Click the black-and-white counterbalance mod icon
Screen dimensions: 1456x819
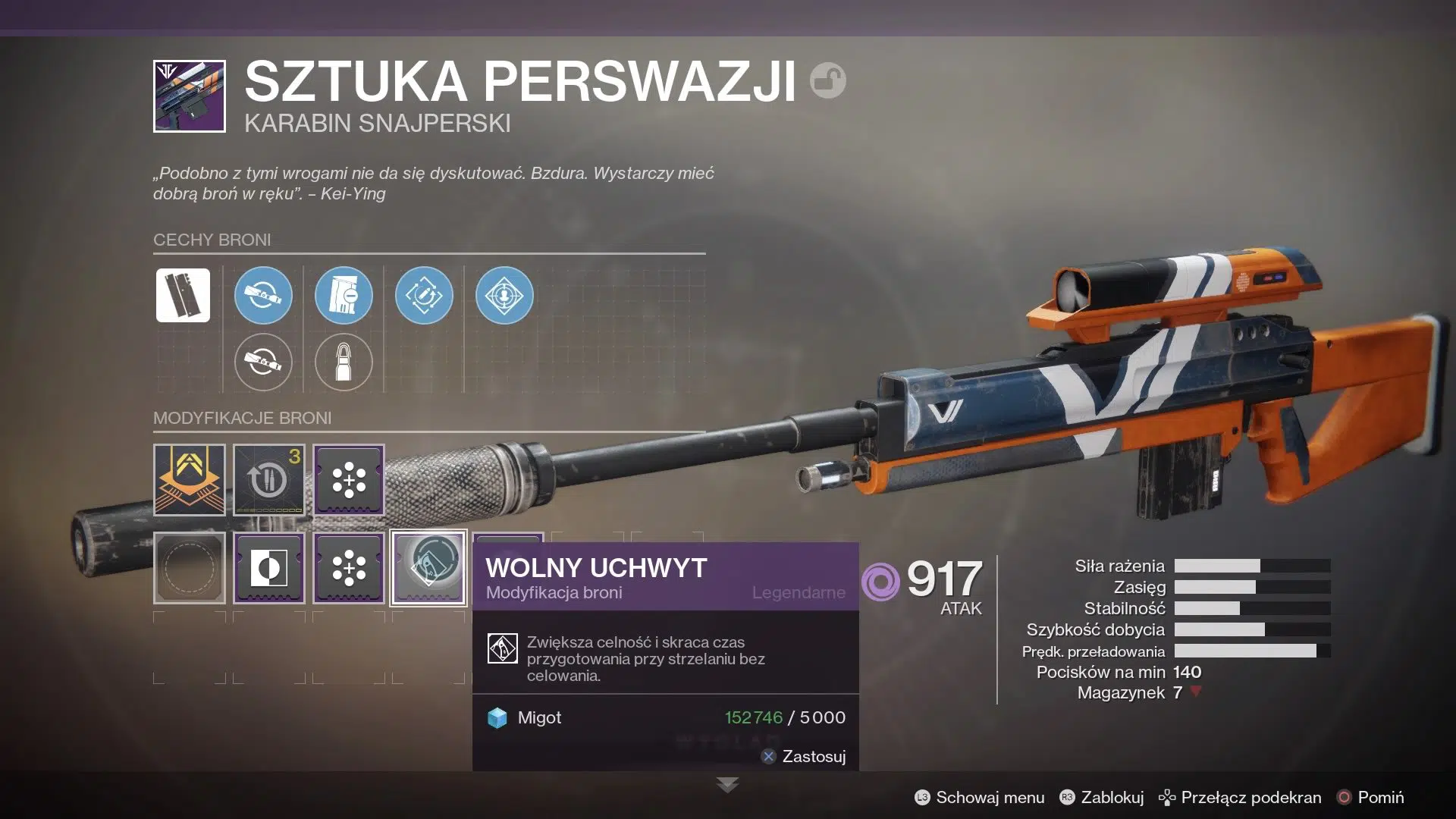[x=269, y=567]
